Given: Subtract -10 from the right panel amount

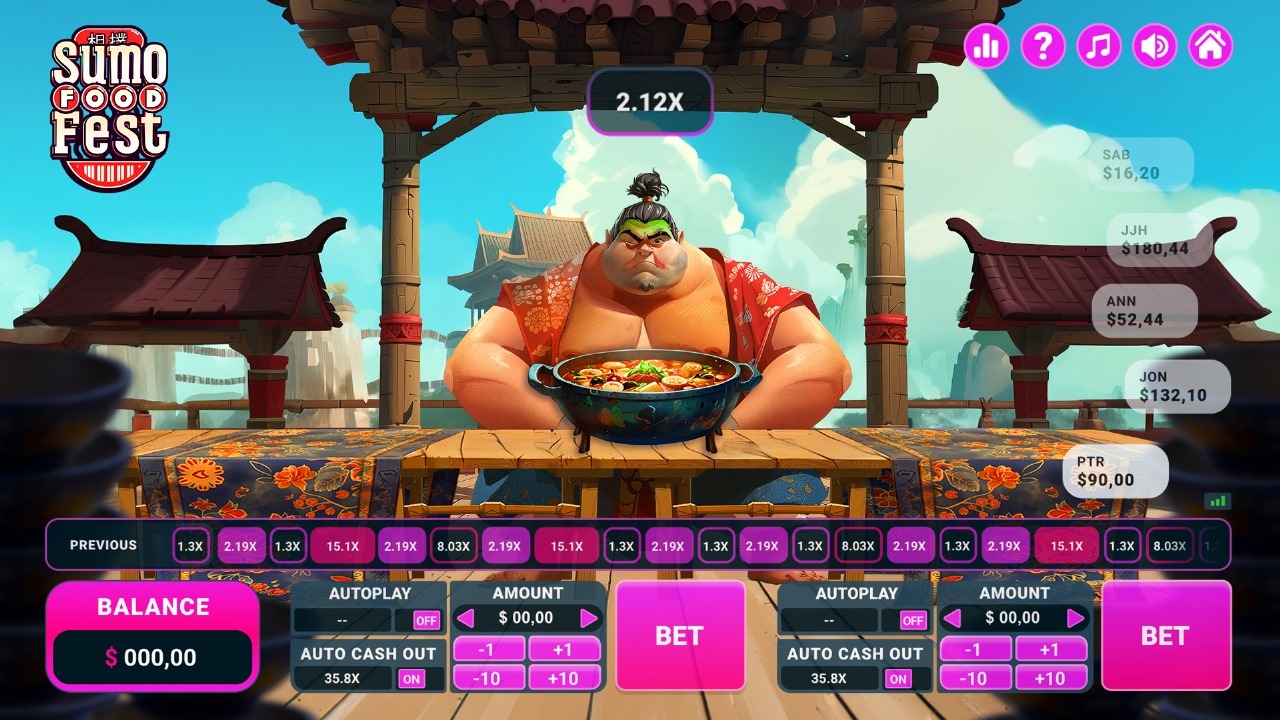Looking at the screenshot, I should pyautogui.click(x=974, y=678).
